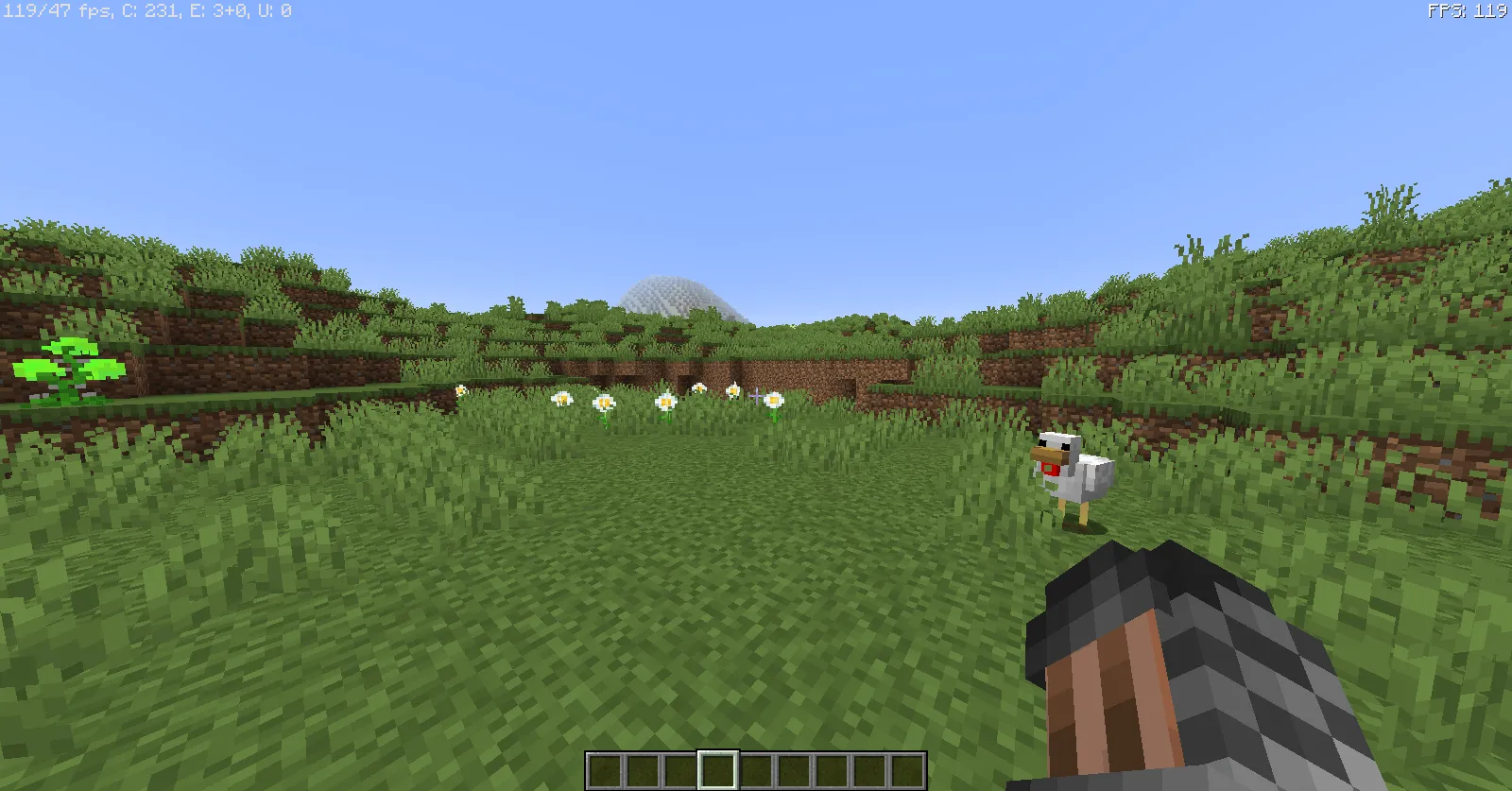Screen dimensions: 1512x791
Task: Select the first hotbar slot
Action: coord(605,768)
